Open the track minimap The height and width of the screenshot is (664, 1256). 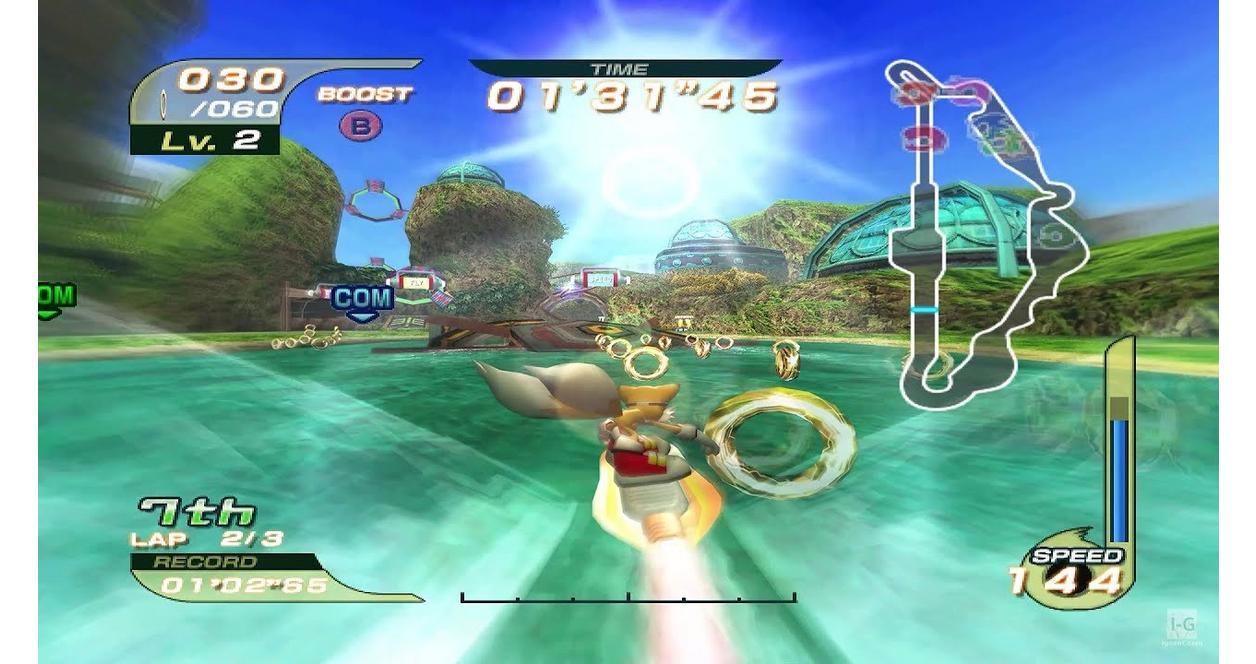(985, 235)
